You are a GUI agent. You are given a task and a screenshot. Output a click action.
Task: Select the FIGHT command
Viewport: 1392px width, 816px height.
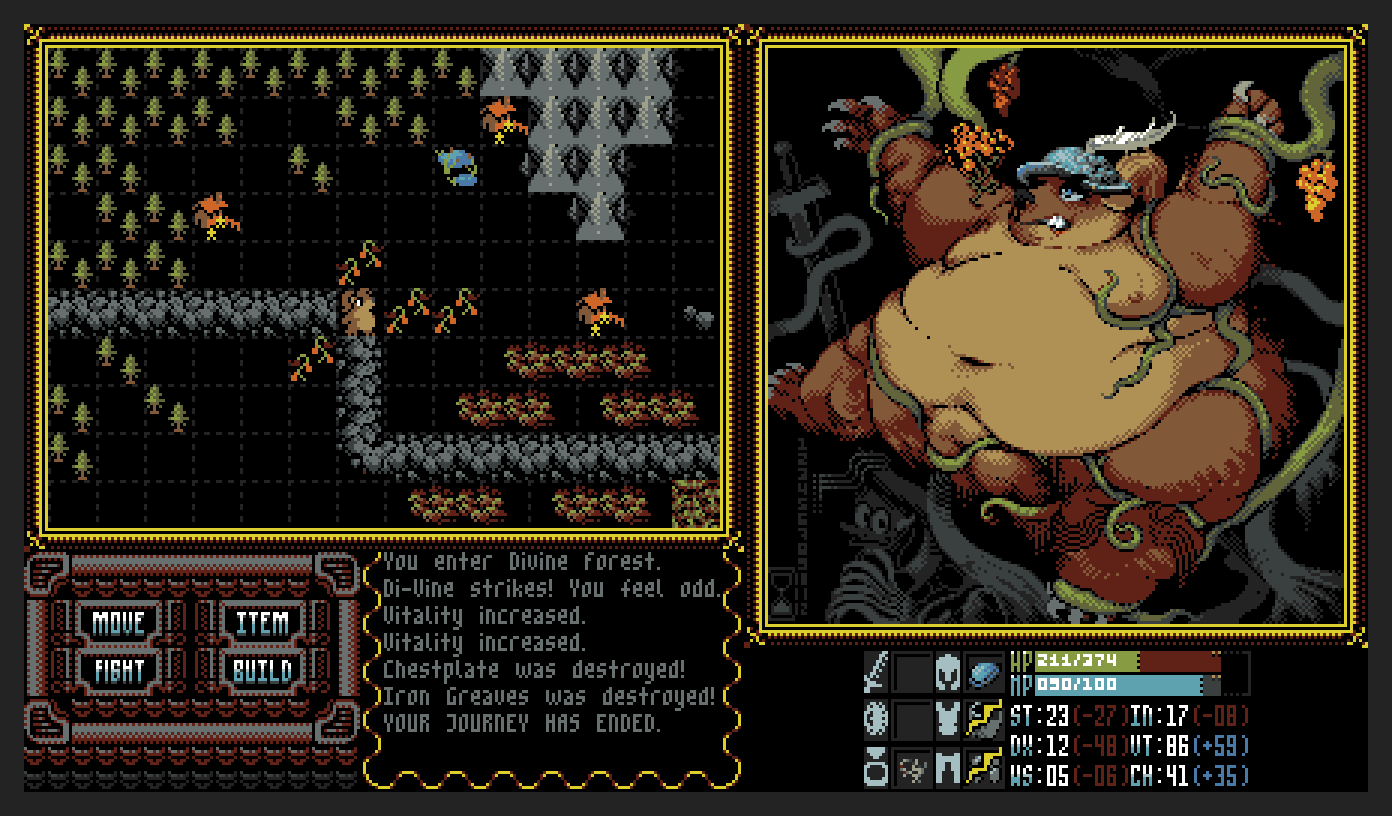click(119, 671)
